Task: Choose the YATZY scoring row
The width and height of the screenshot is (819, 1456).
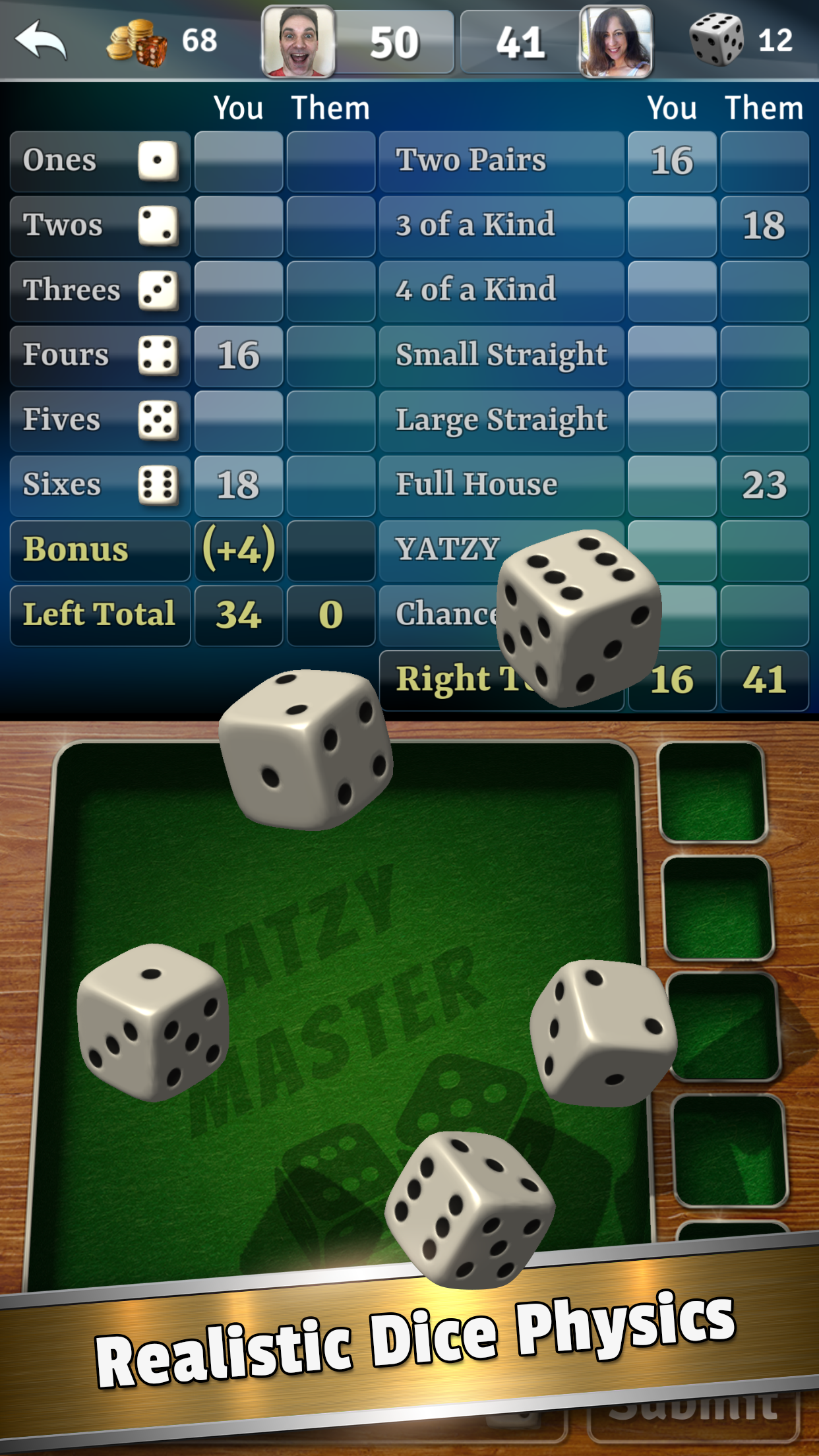Action: (442, 550)
